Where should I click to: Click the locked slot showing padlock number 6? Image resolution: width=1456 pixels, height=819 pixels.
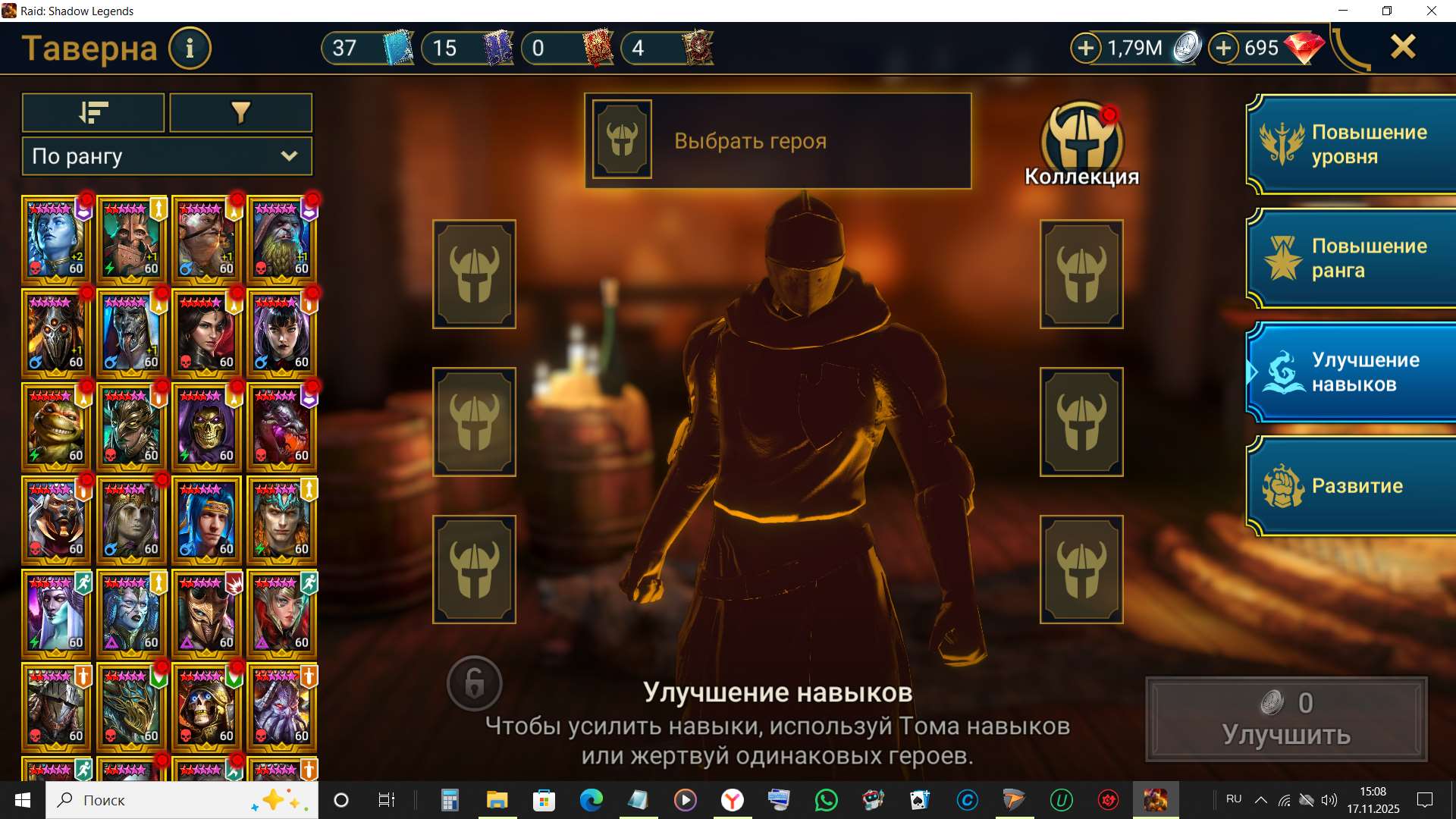tap(474, 682)
